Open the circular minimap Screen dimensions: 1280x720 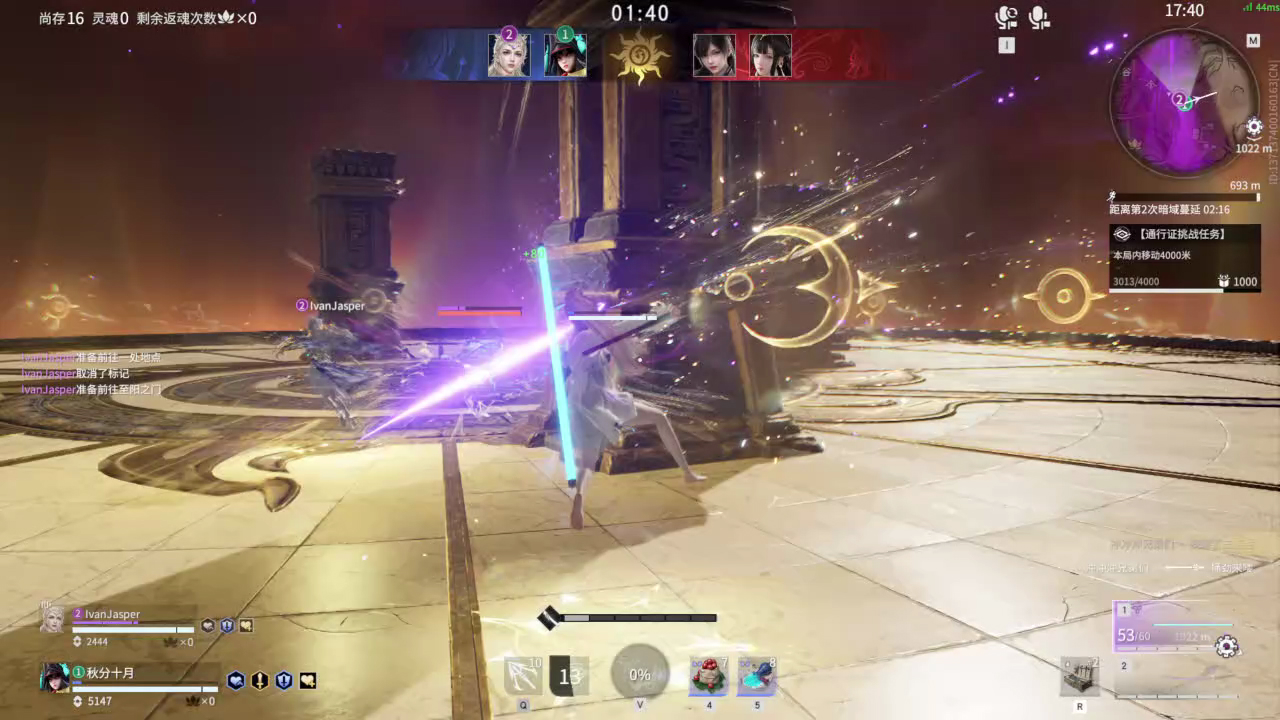click(1184, 101)
